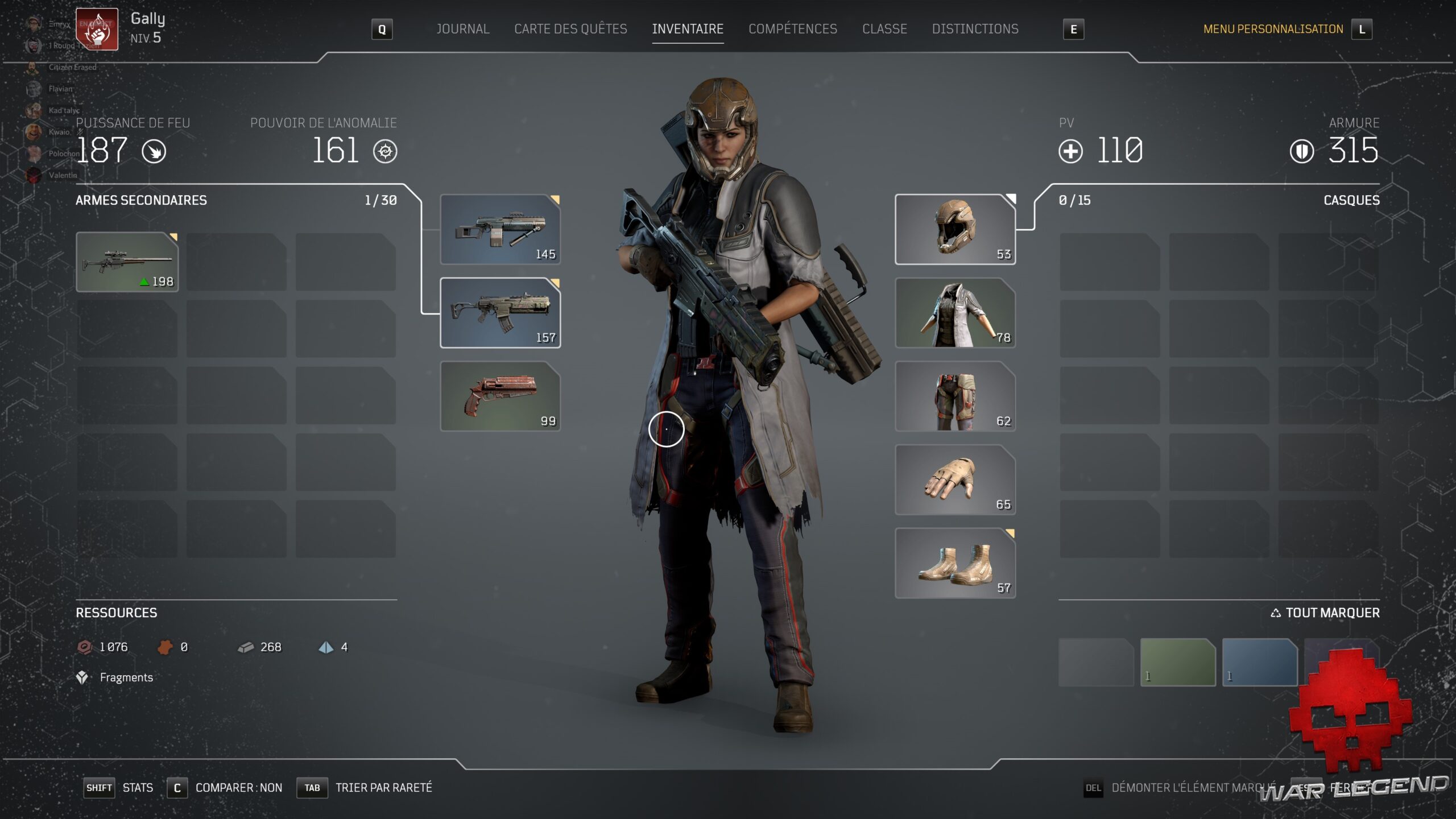Mark all green rarity items
Screen dimensions: 1456x819
click(x=1177, y=662)
